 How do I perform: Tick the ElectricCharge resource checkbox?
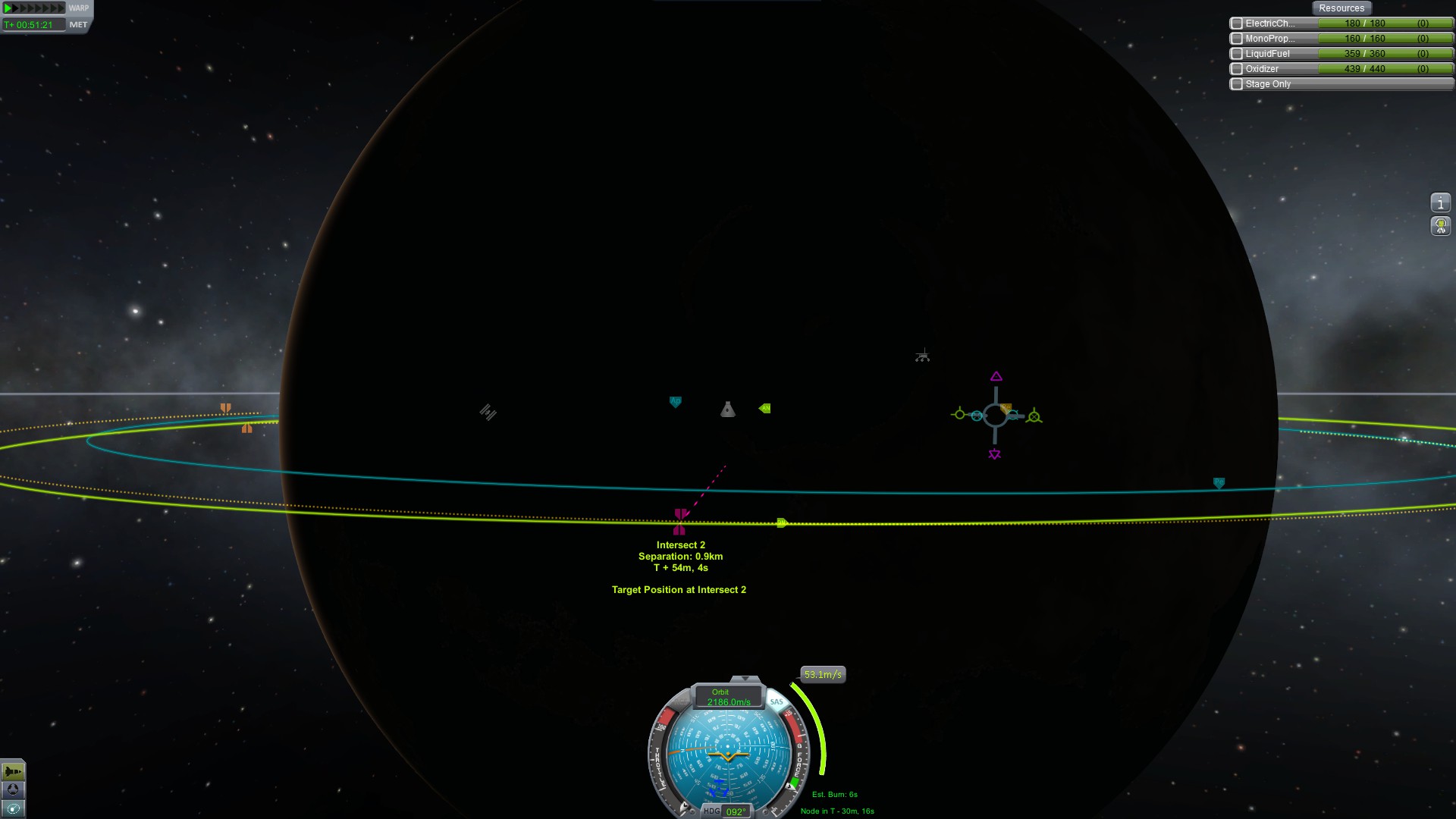point(1237,24)
